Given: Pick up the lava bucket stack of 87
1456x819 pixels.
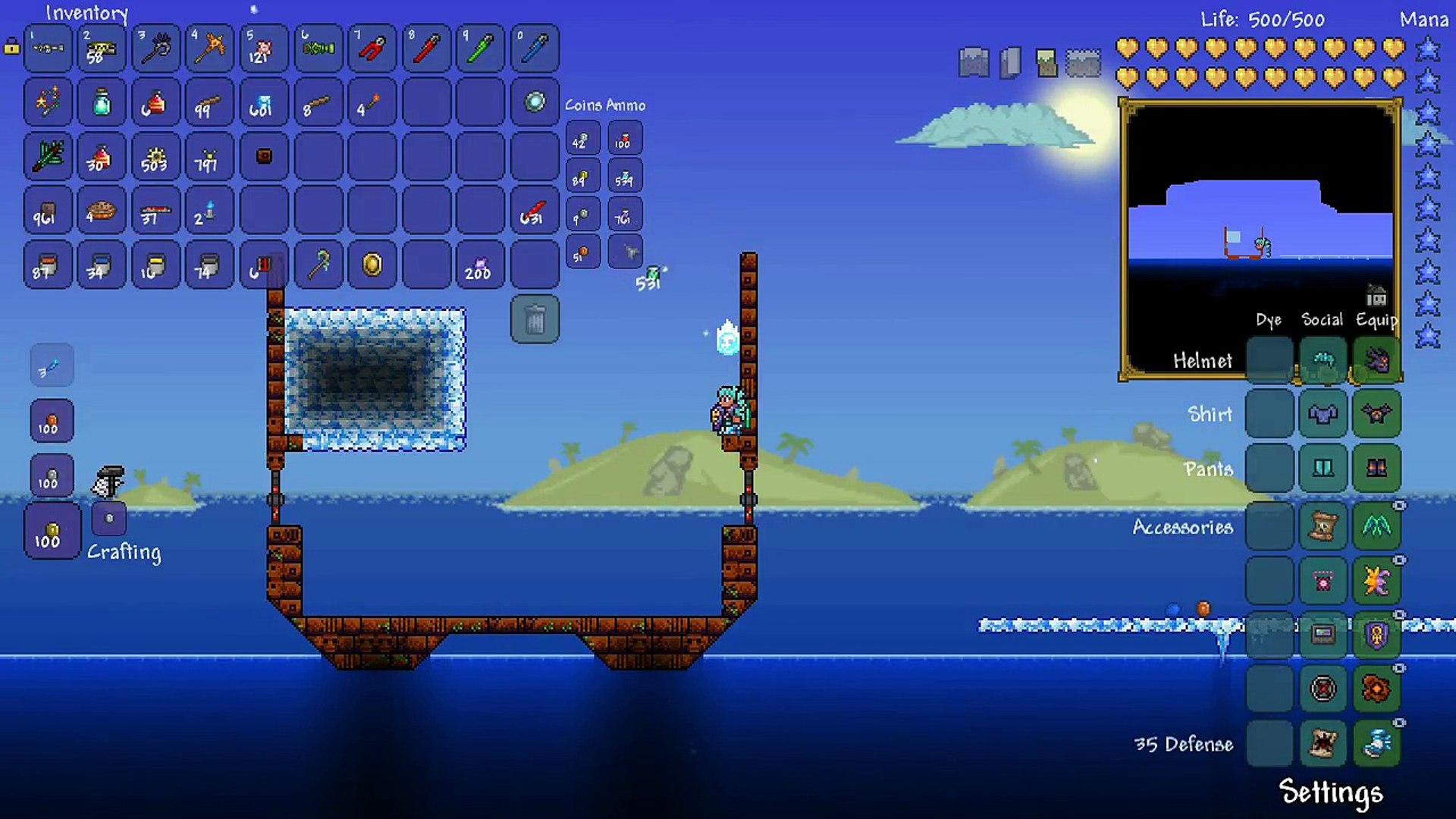Looking at the screenshot, I should [x=47, y=265].
